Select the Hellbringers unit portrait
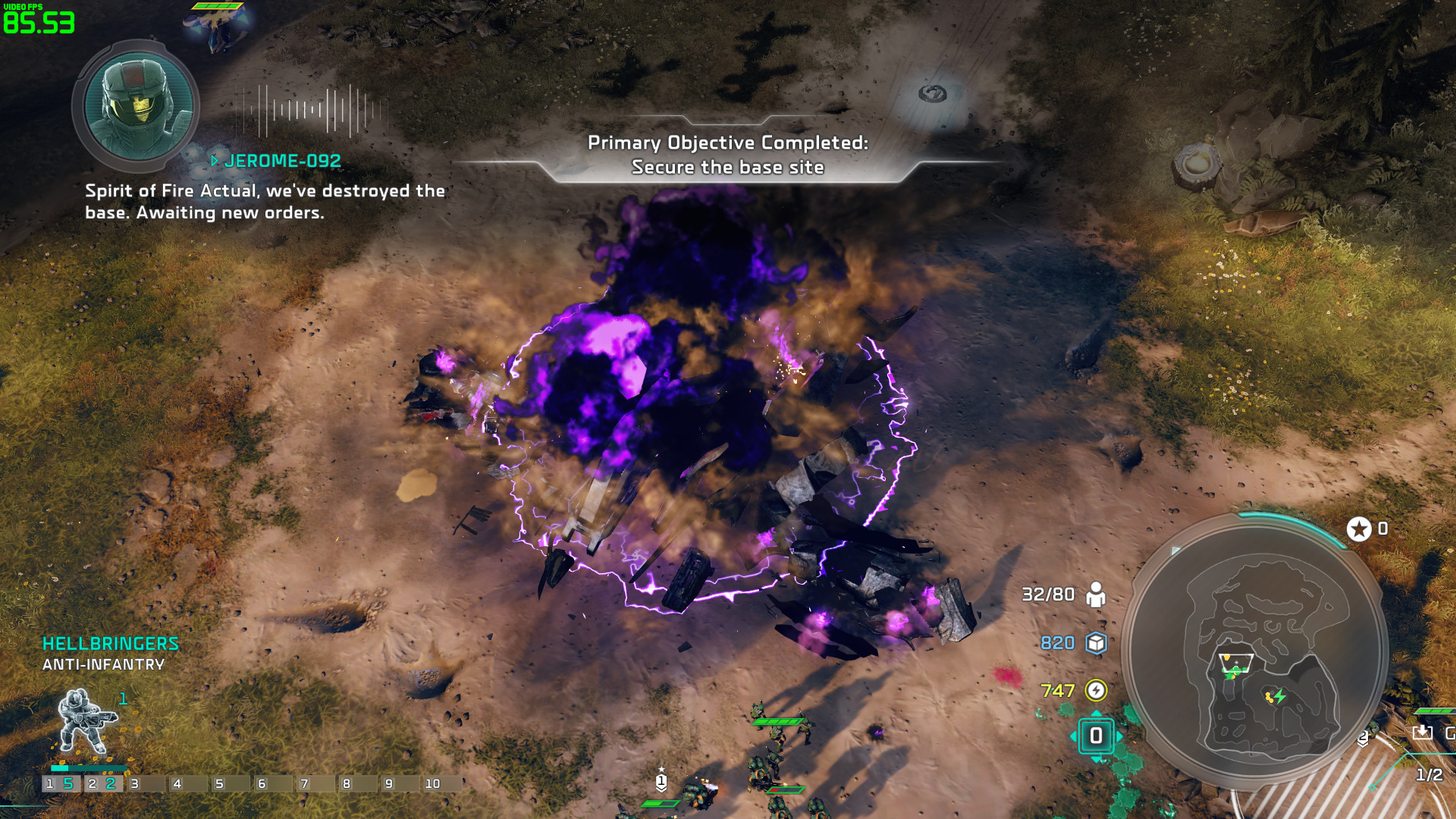The height and width of the screenshot is (819, 1456). (x=85, y=721)
